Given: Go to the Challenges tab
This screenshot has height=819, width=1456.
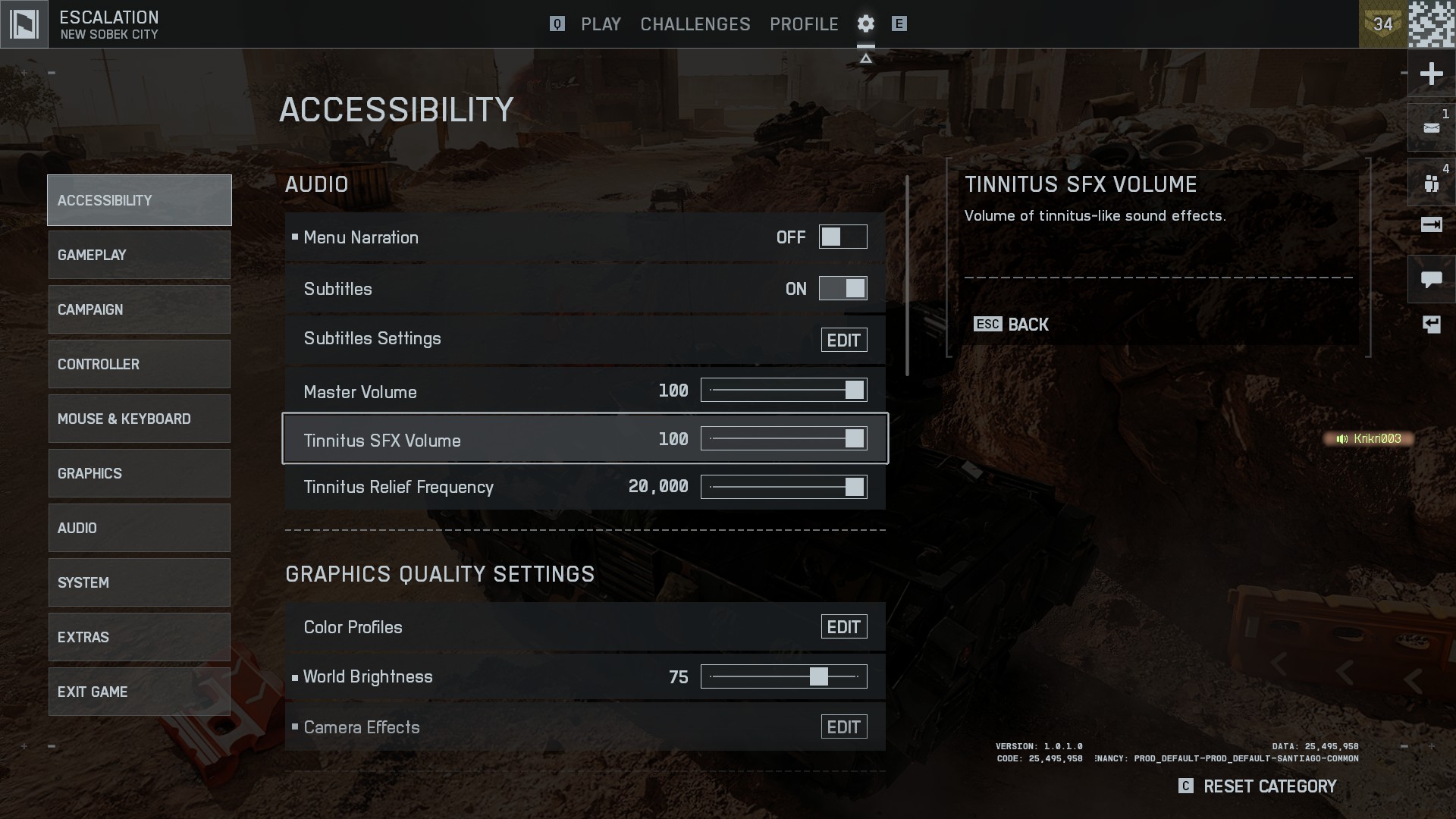Looking at the screenshot, I should (695, 24).
